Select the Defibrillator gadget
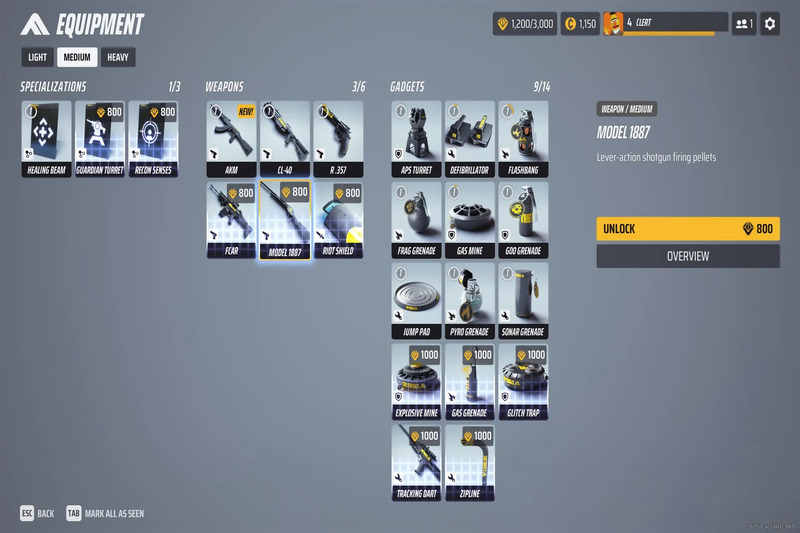This screenshot has width=800, height=533. tap(470, 138)
